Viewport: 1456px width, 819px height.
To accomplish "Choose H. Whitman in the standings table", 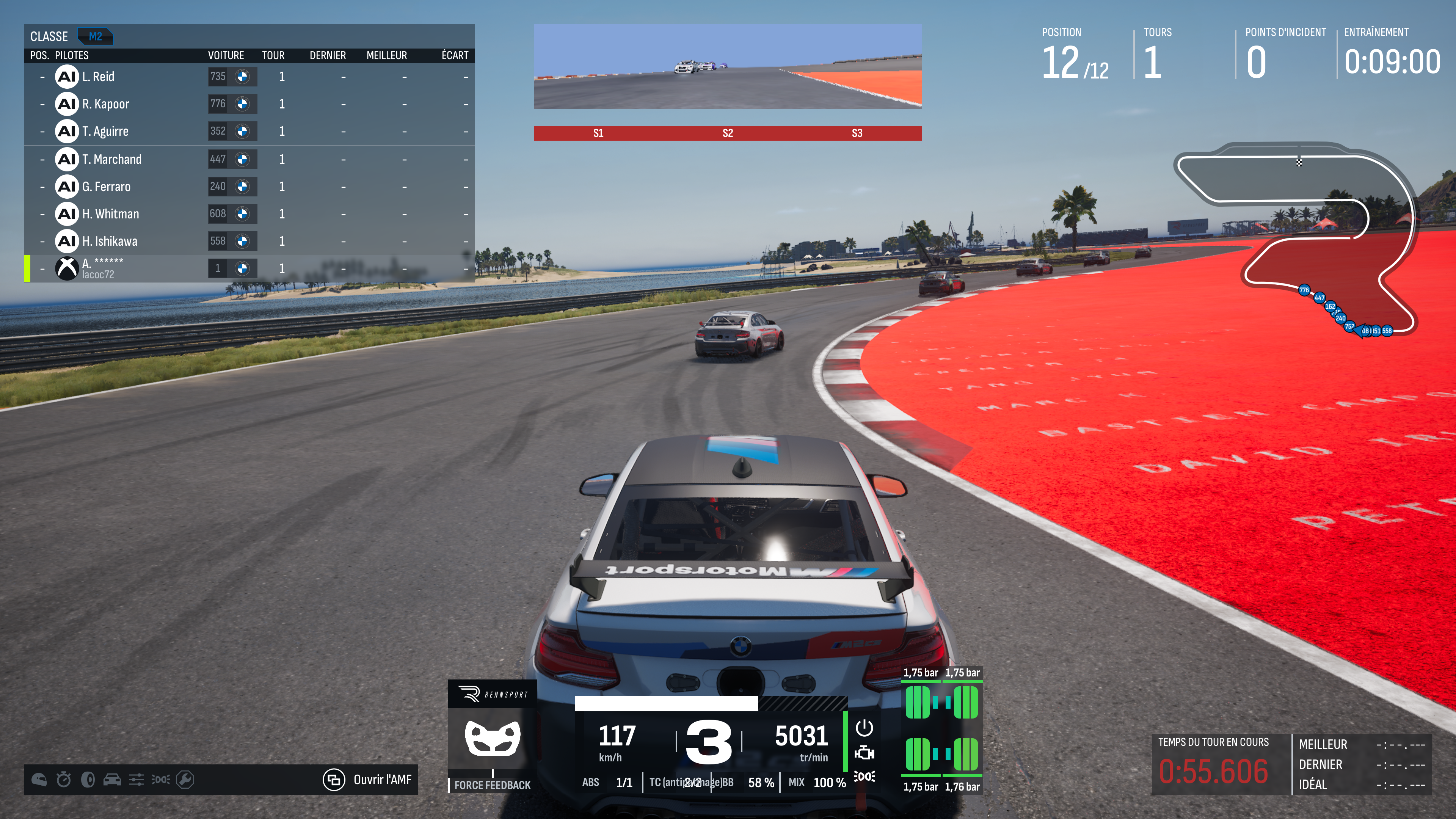I will 249,213.
